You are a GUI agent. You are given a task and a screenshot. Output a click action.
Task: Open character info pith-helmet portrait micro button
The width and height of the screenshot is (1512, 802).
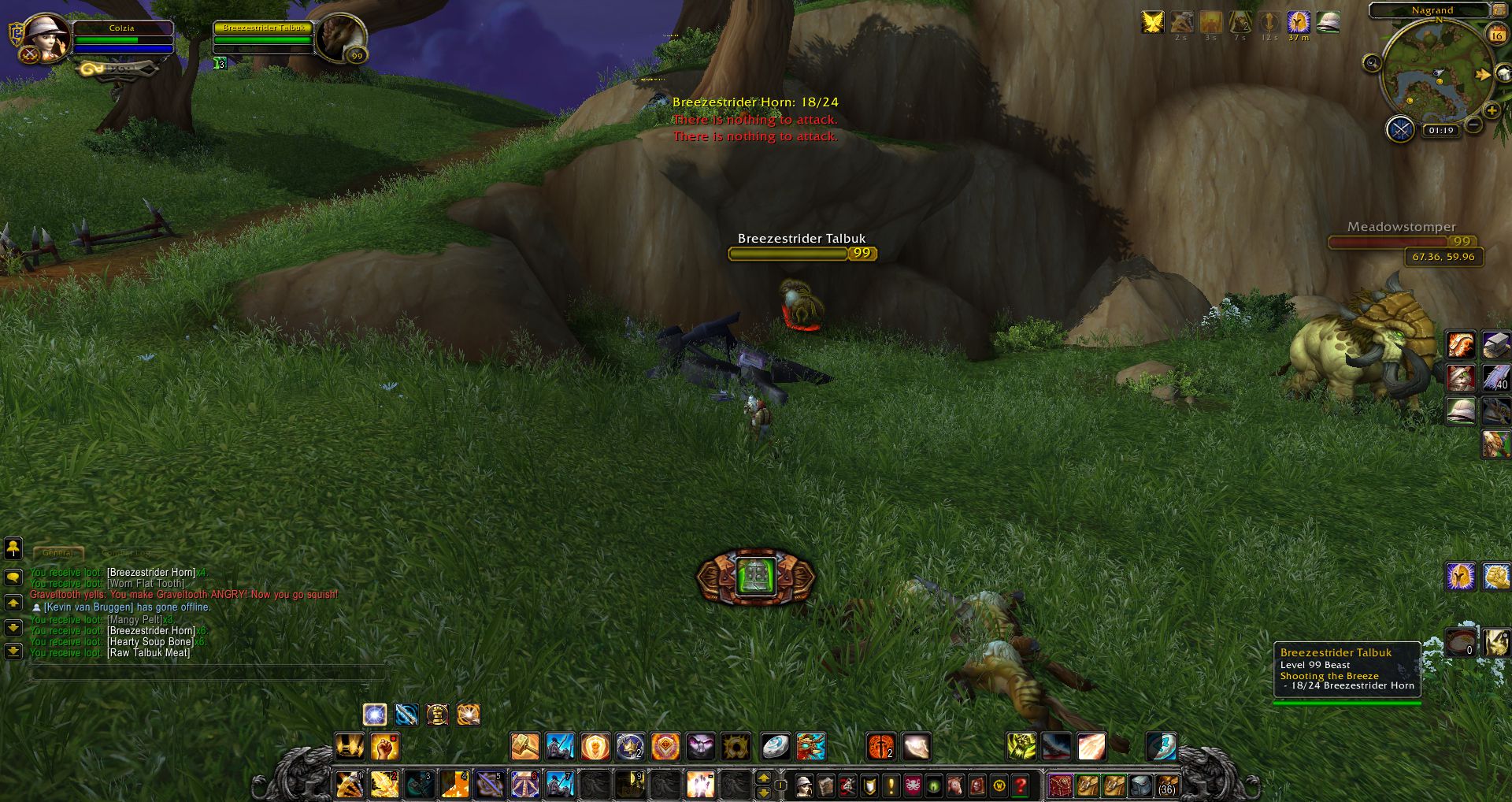[x=804, y=785]
